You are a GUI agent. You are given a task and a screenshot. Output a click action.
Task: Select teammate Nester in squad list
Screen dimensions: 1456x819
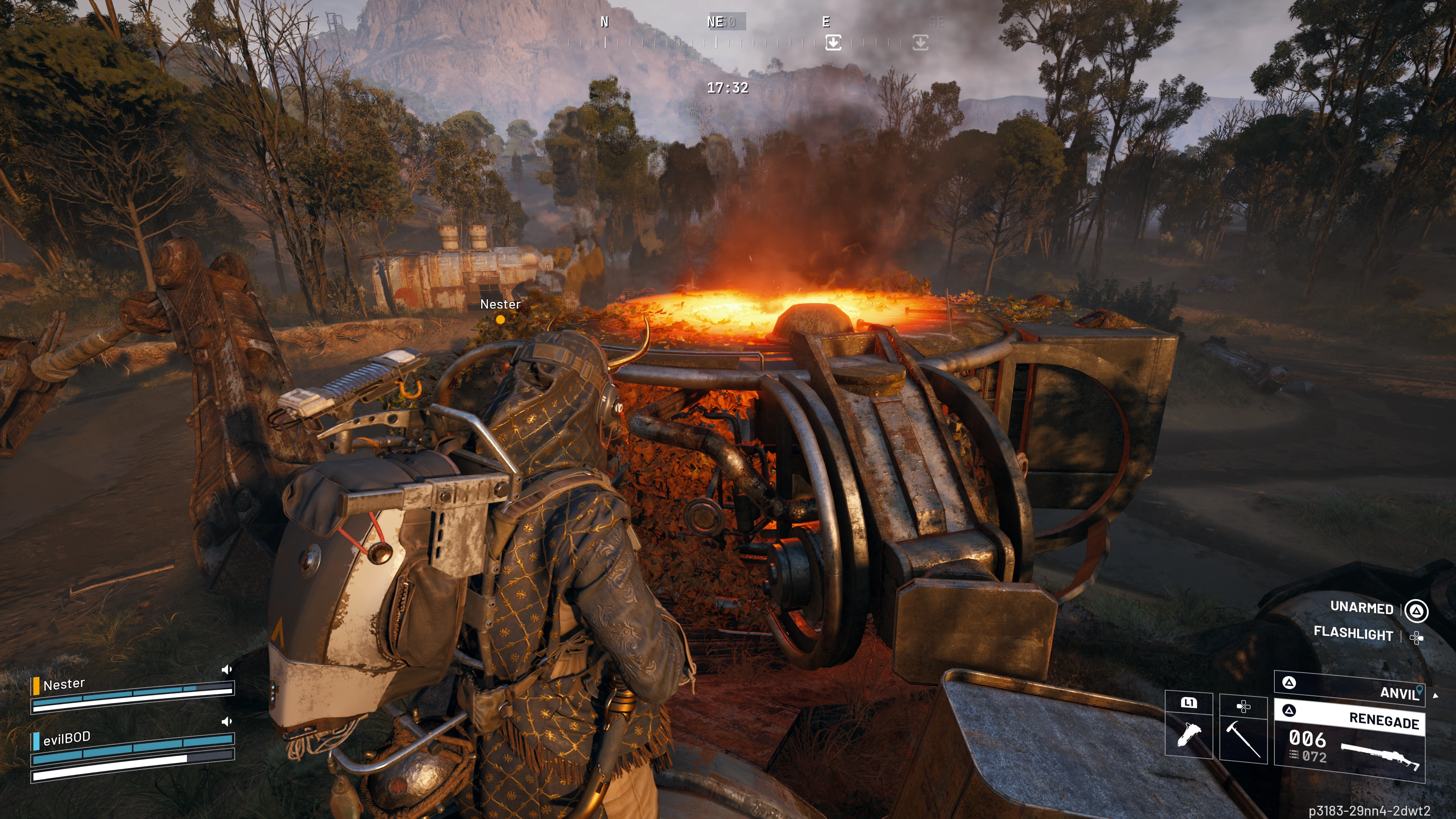tap(64, 685)
